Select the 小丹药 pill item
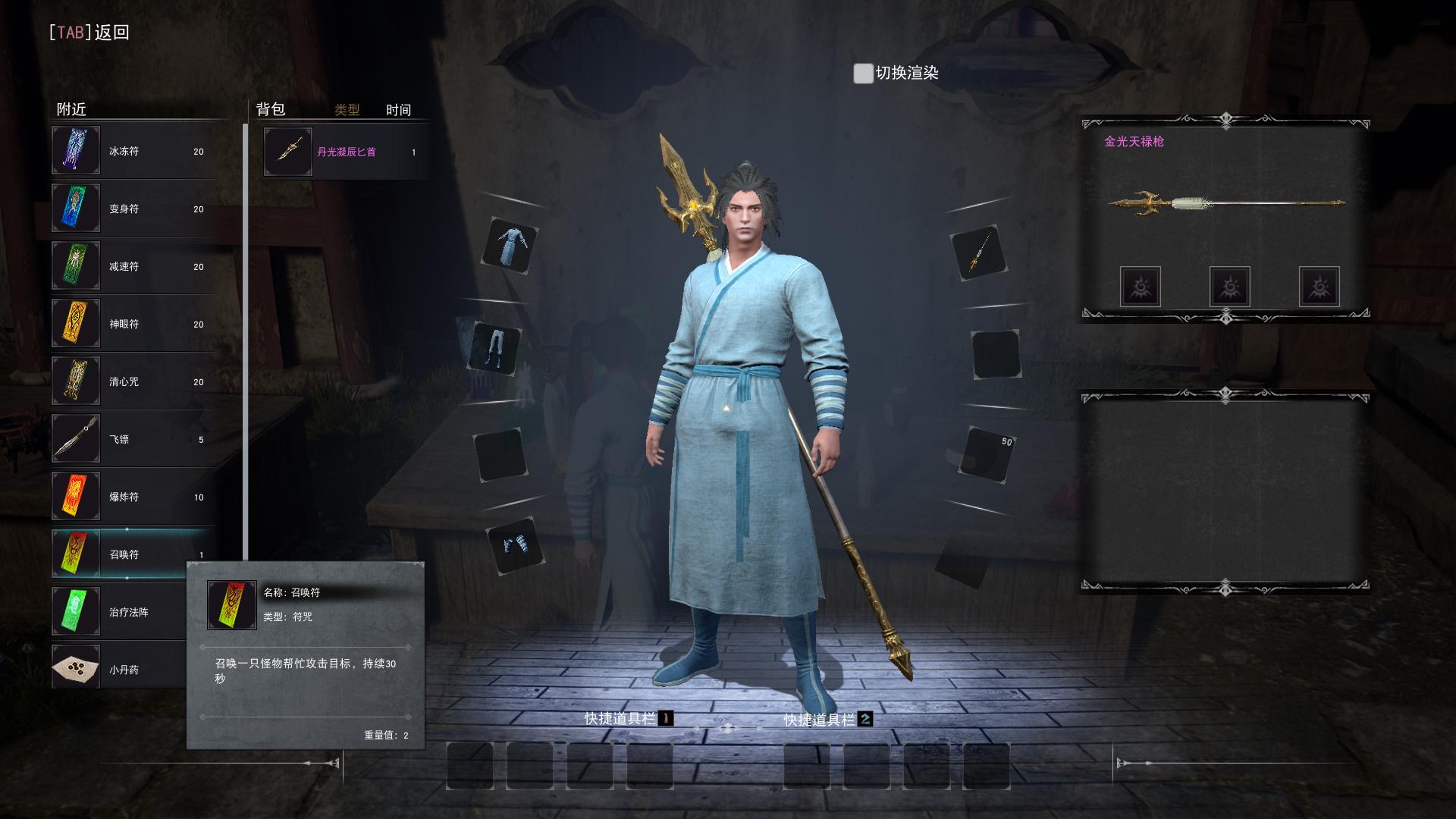1456x819 pixels. pos(118,670)
